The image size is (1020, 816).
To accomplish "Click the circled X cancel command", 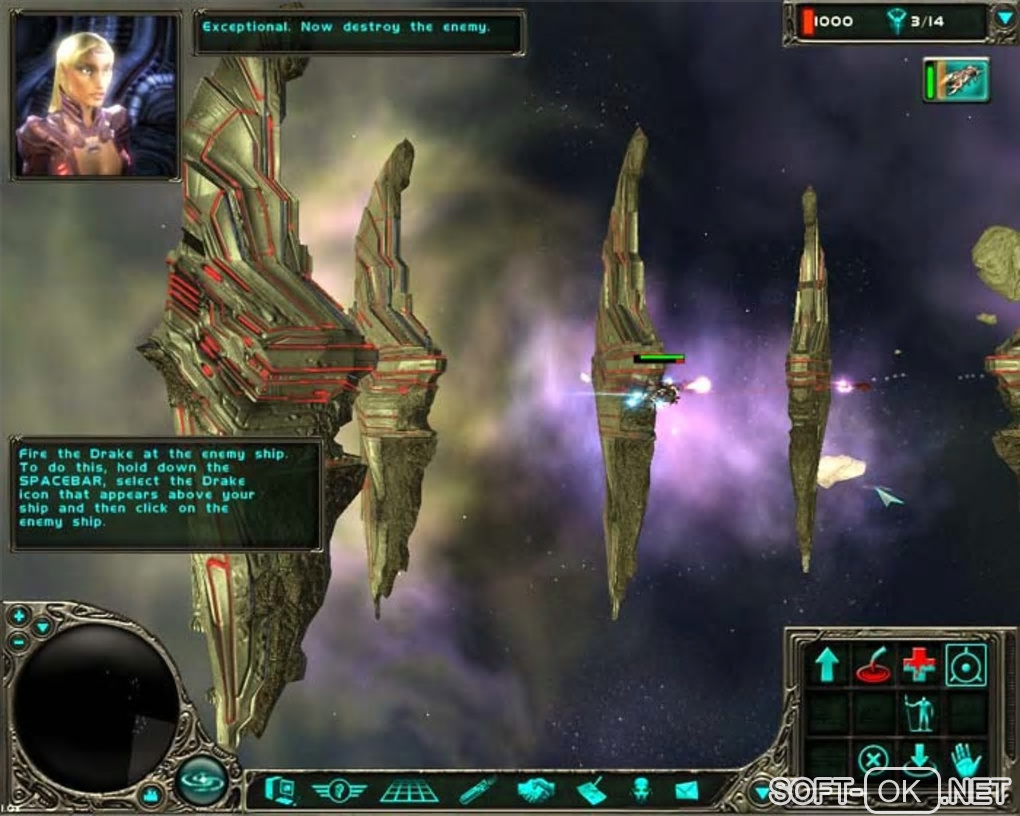I will tap(873, 759).
